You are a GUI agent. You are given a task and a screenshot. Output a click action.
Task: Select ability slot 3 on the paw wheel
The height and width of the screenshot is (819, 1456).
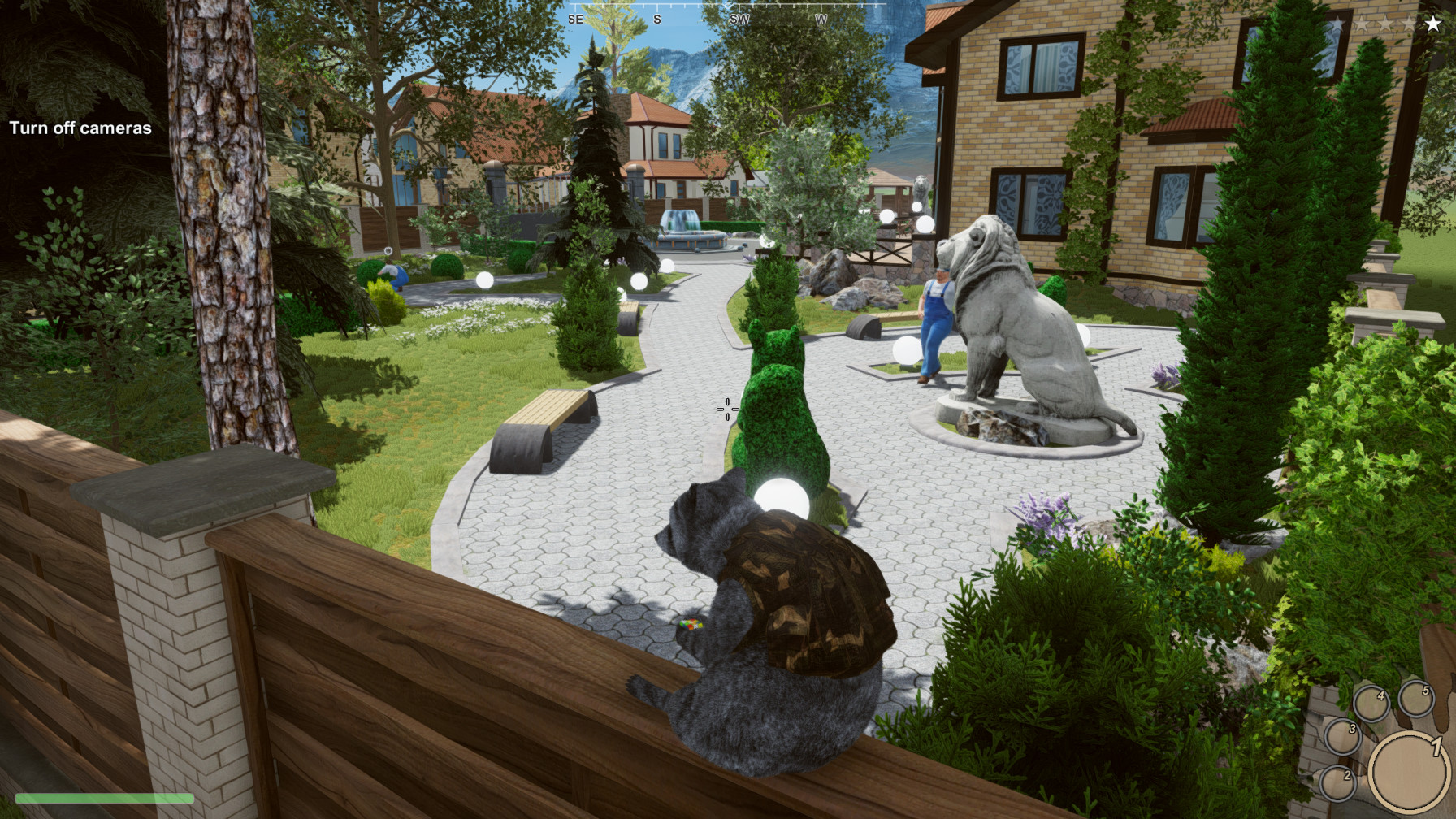pyautogui.click(x=1343, y=738)
